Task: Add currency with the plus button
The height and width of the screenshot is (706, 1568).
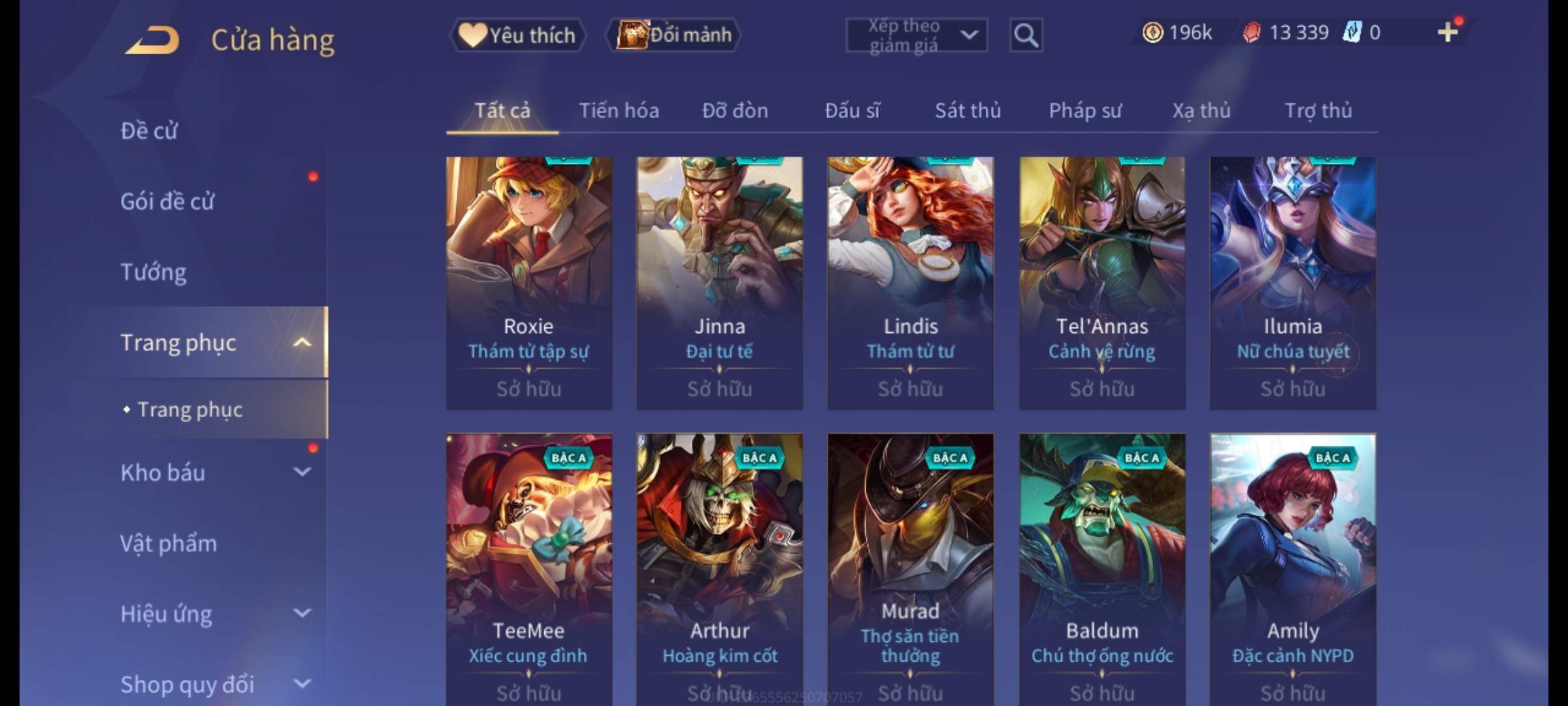Action: pyautogui.click(x=1447, y=32)
